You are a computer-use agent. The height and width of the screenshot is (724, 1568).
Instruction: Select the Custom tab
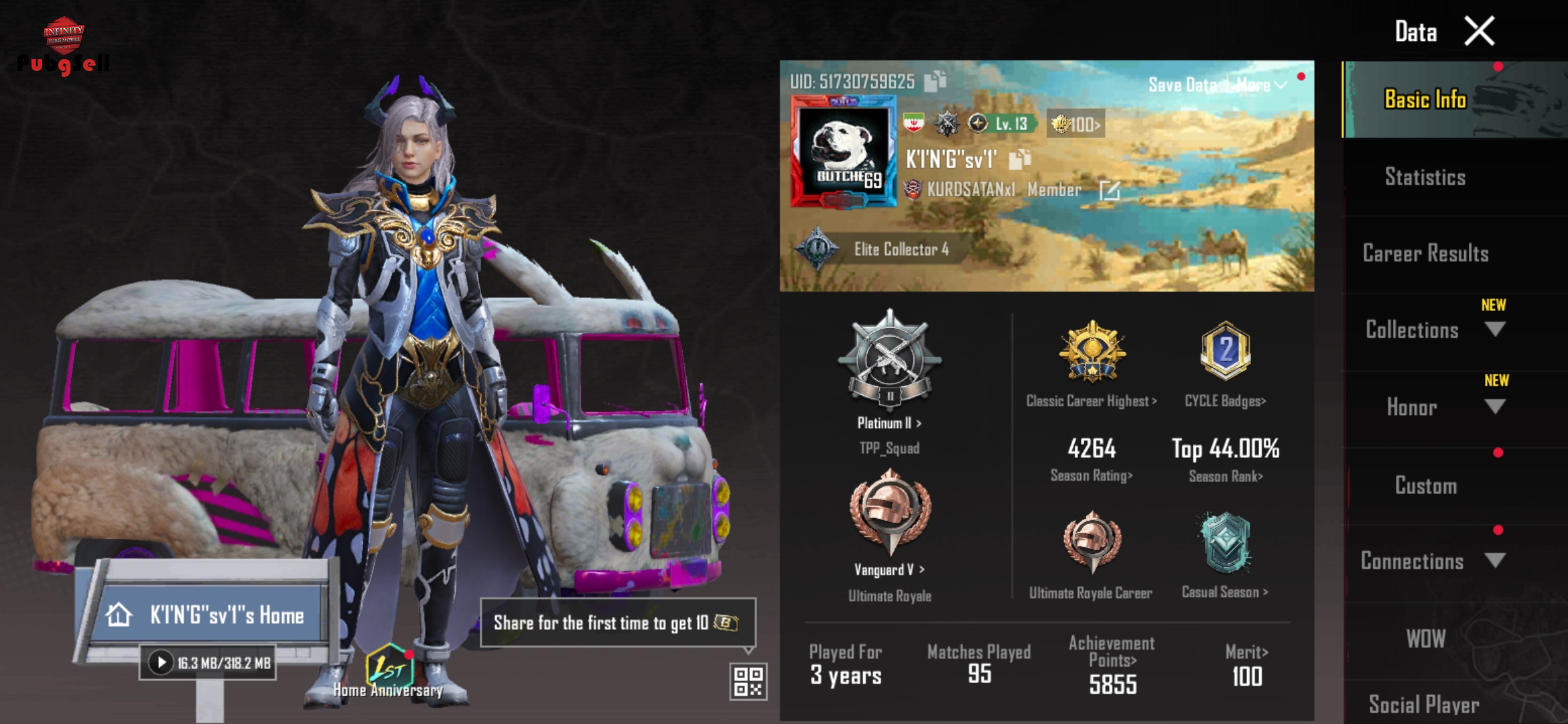[1425, 485]
